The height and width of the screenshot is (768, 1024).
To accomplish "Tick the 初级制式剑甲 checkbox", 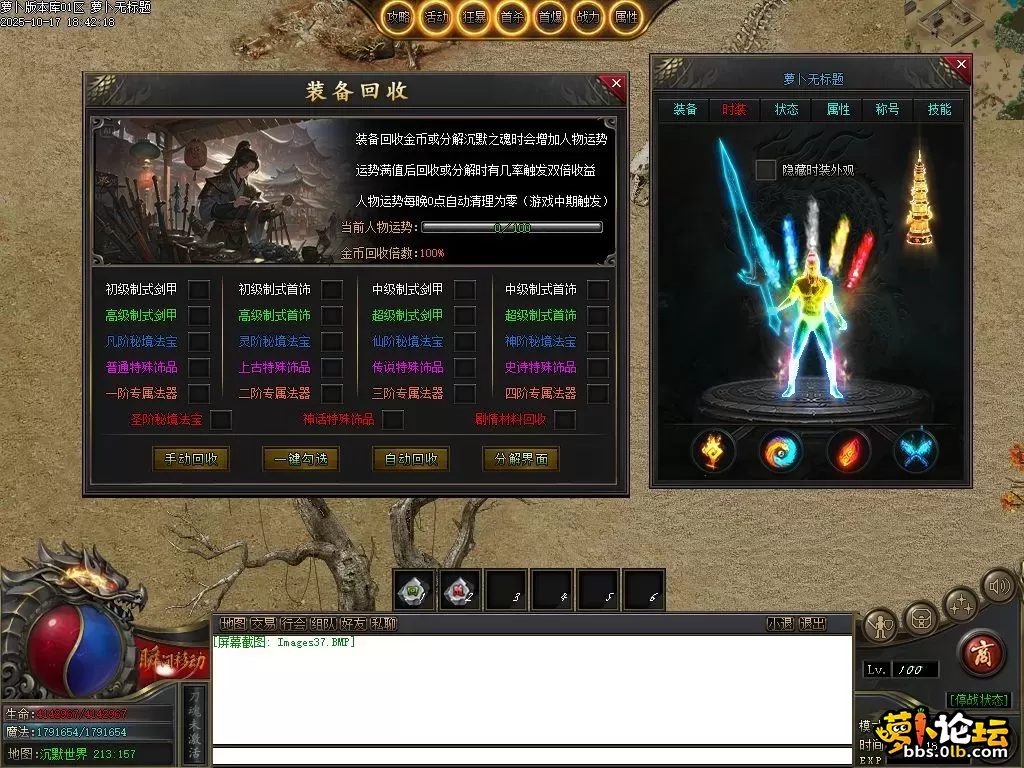I will coord(199,290).
